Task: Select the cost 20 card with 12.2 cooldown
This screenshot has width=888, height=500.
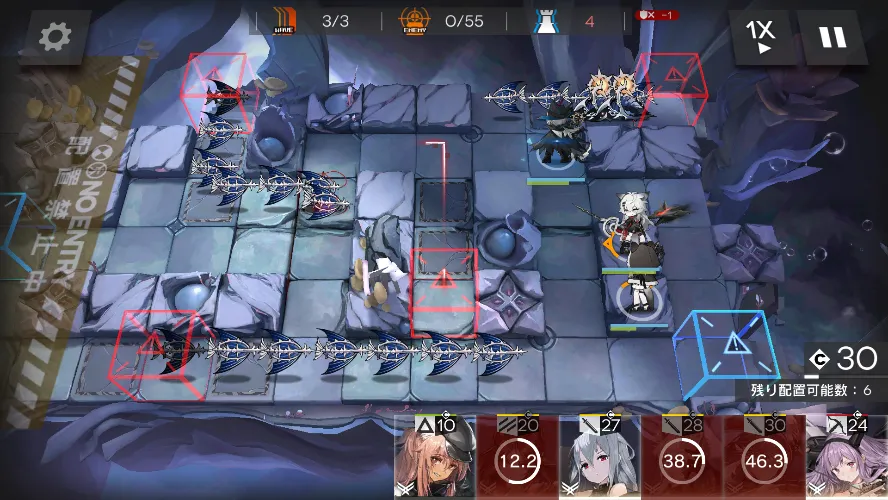Action: [516, 458]
